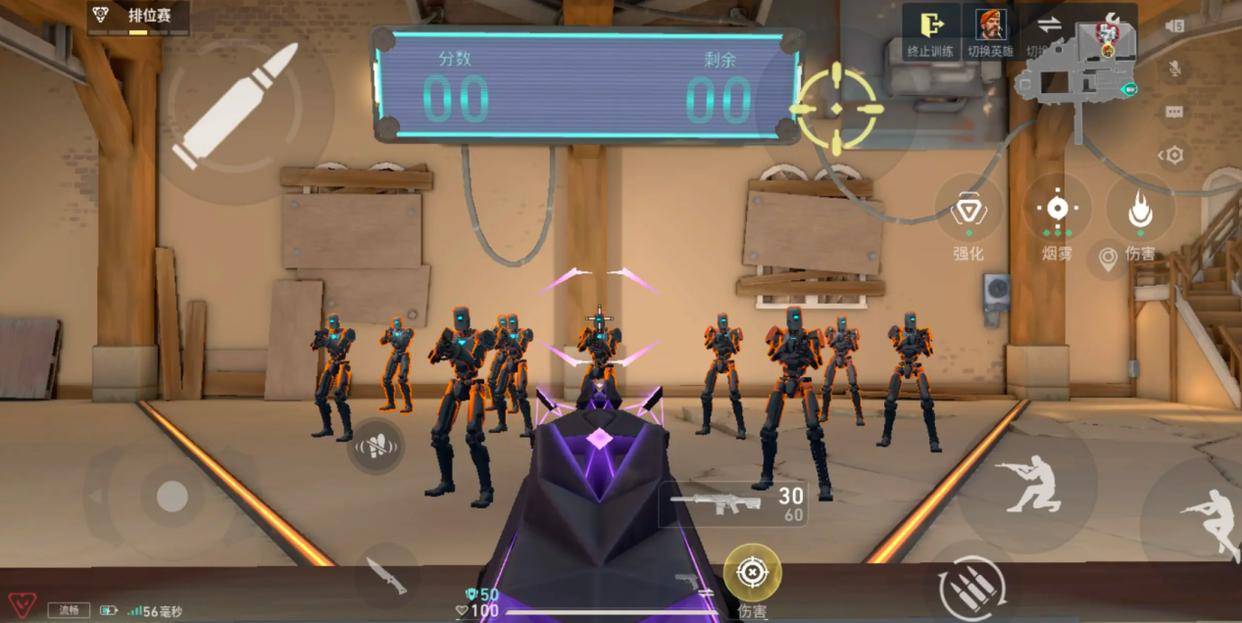Image resolution: width=1242 pixels, height=623 pixels.
Task: Switch to the knife
Action: point(385,576)
